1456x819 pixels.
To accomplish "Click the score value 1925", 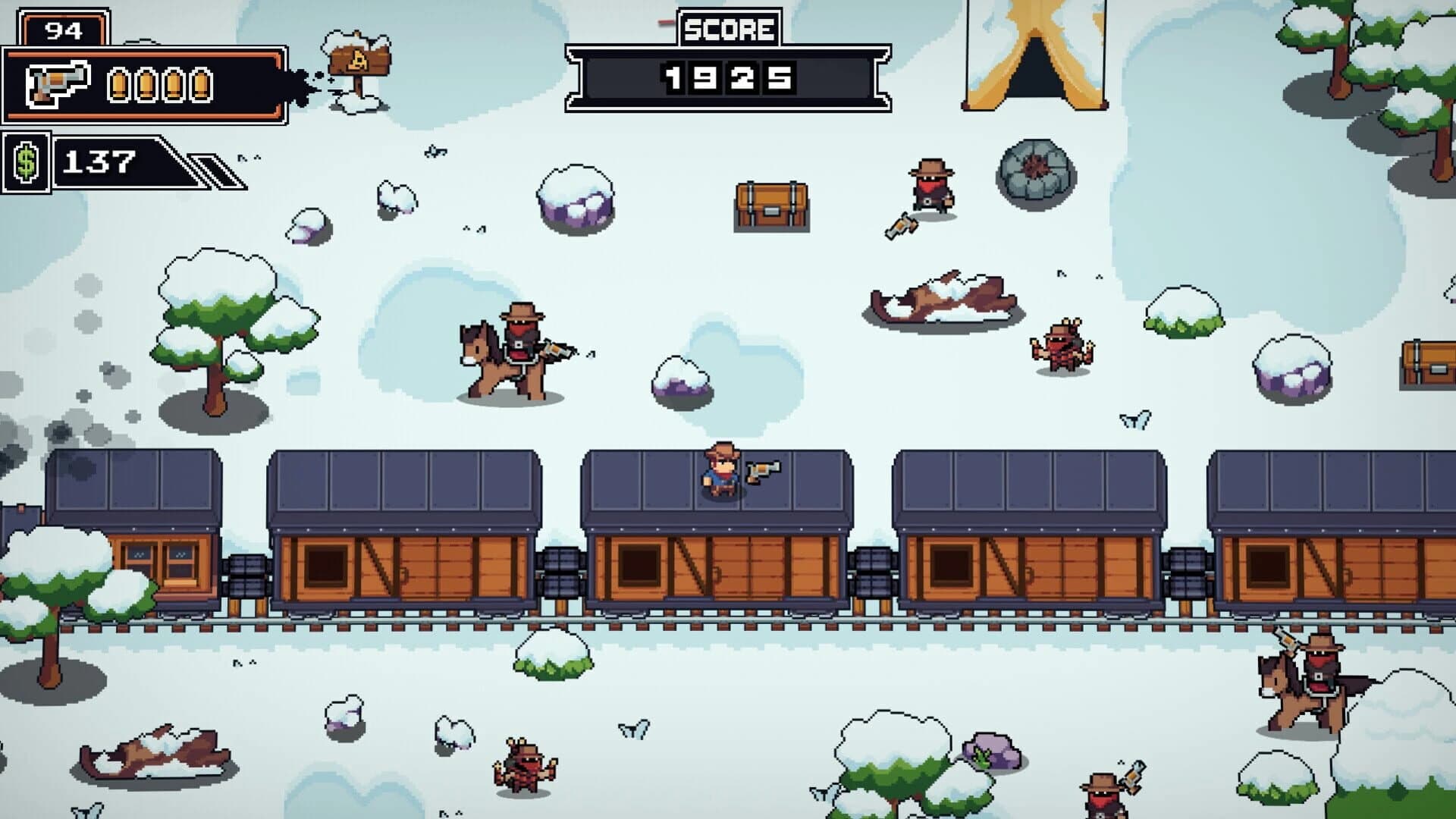I will pyautogui.click(x=728, y=77).
